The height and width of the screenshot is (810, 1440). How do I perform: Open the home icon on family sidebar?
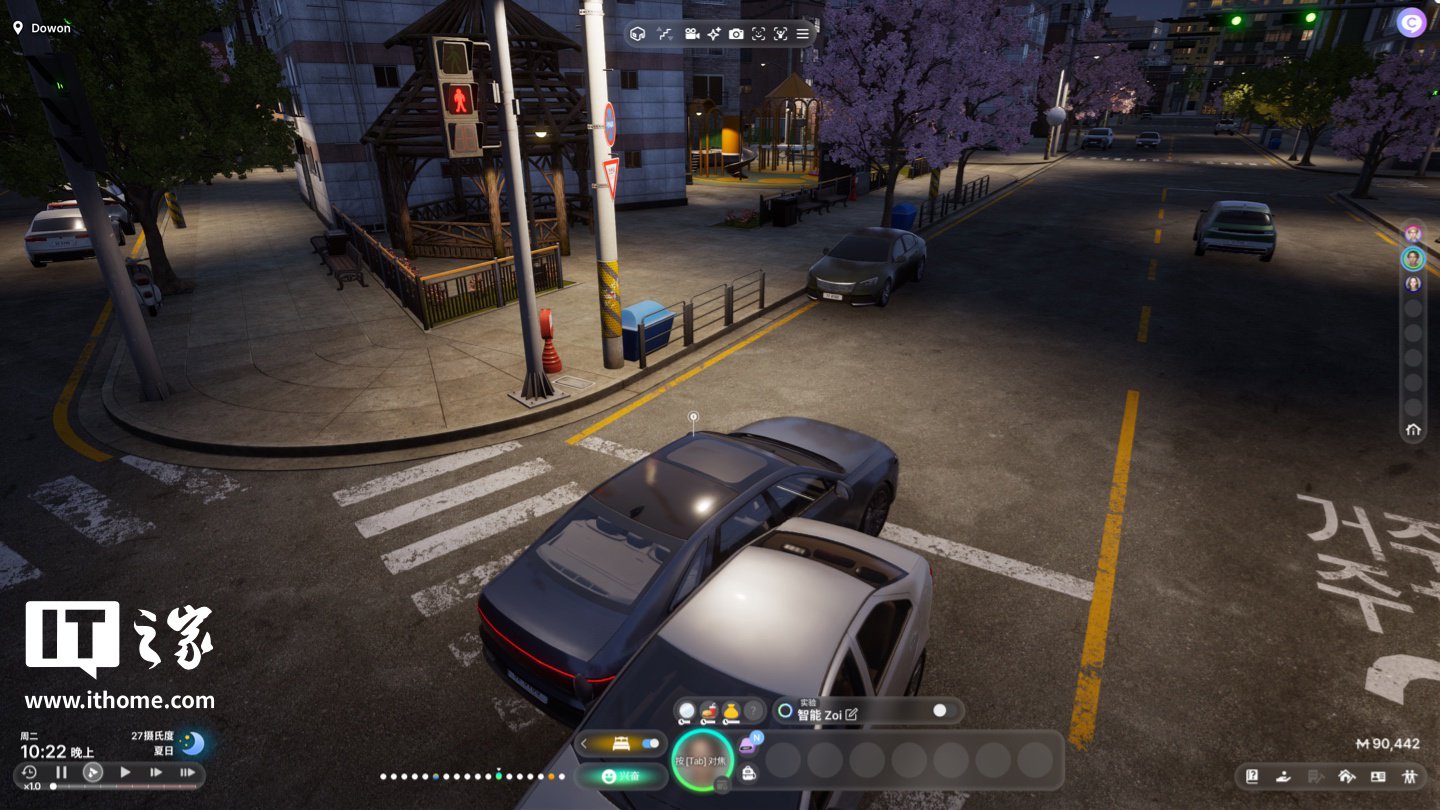click(1413, 430)
